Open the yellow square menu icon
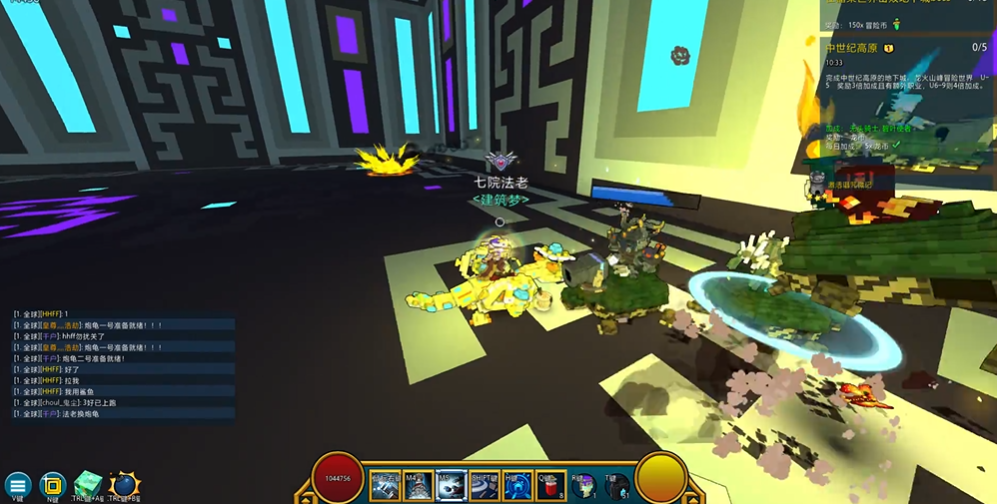Image resolution: width=997 pixels, height=504 pixels. [x=52, y=485]
